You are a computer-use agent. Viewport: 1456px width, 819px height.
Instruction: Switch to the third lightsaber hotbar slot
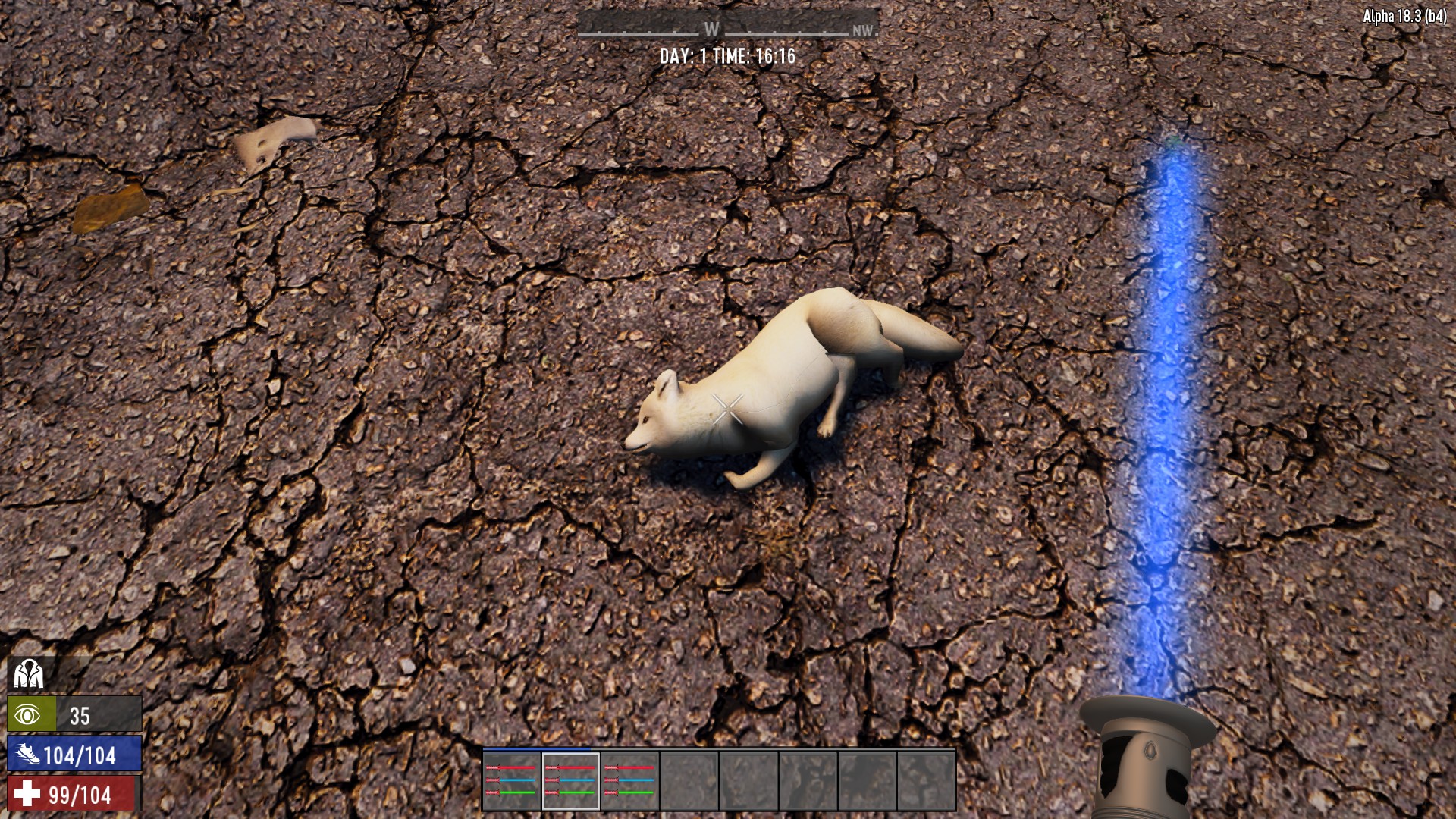[629, 781]
